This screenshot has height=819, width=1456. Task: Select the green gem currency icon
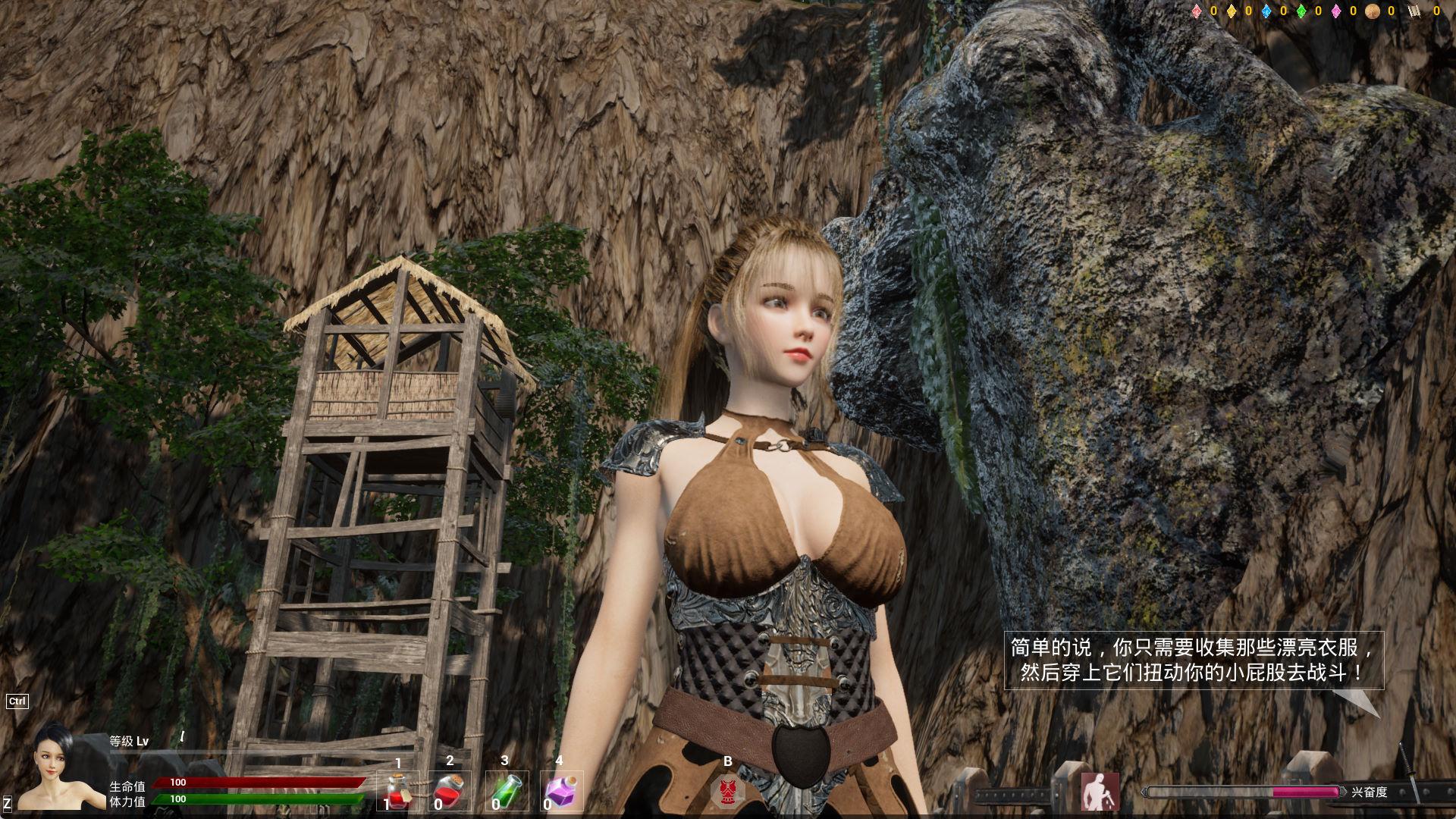(x=1301, y=11)
